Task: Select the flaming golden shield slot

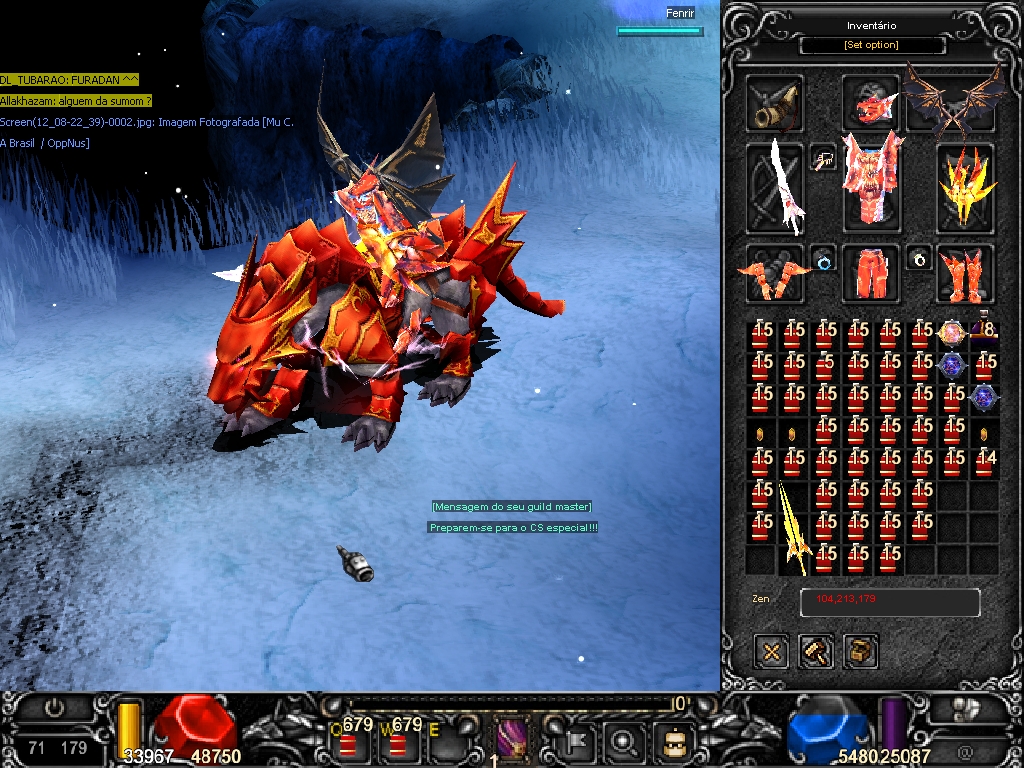Action: [x=965, y=189]
